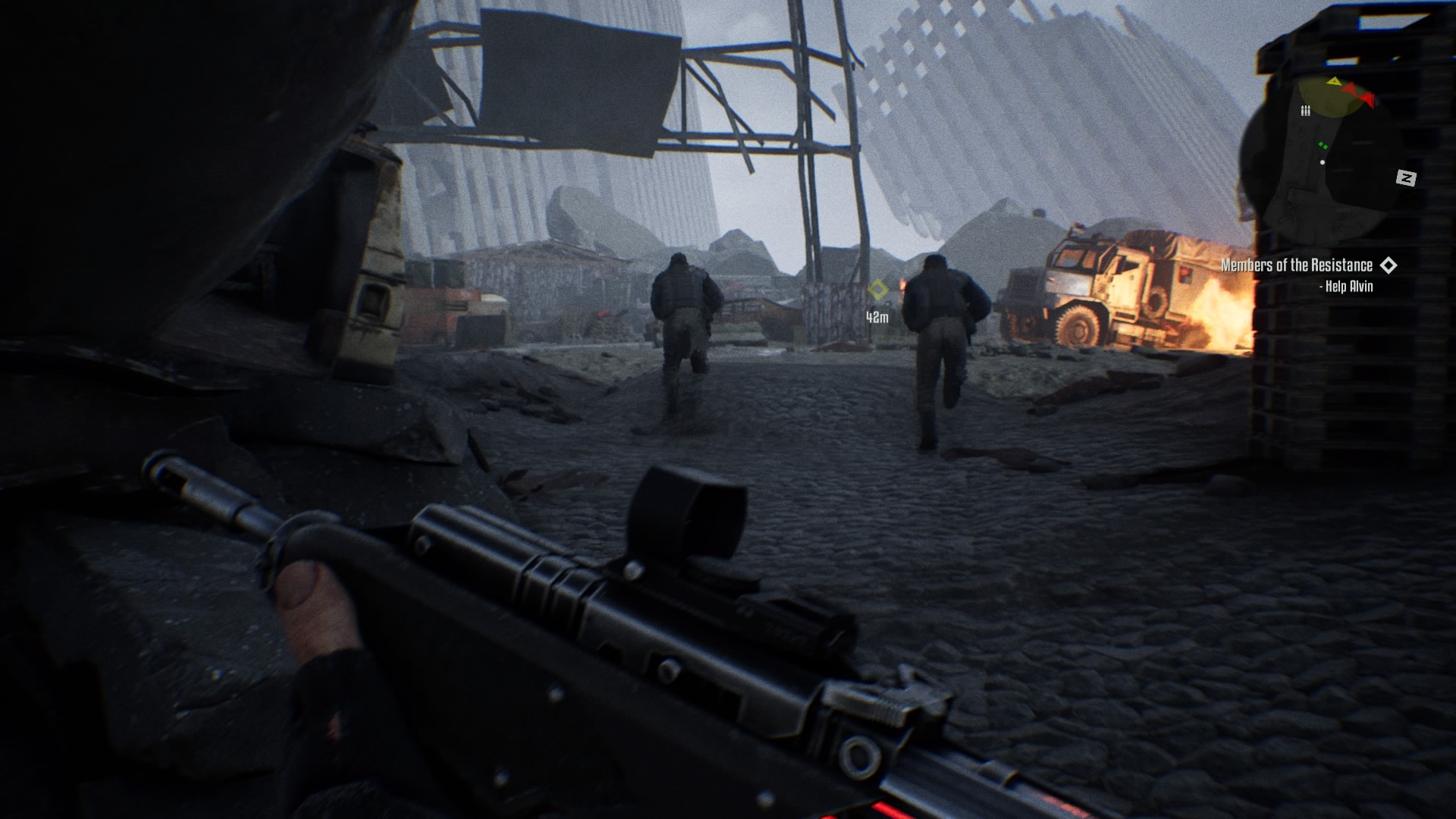The image size is (1456, 819).
Task: Click the yellow triangle marker on minimap
Action: [x=1334, y=81]
